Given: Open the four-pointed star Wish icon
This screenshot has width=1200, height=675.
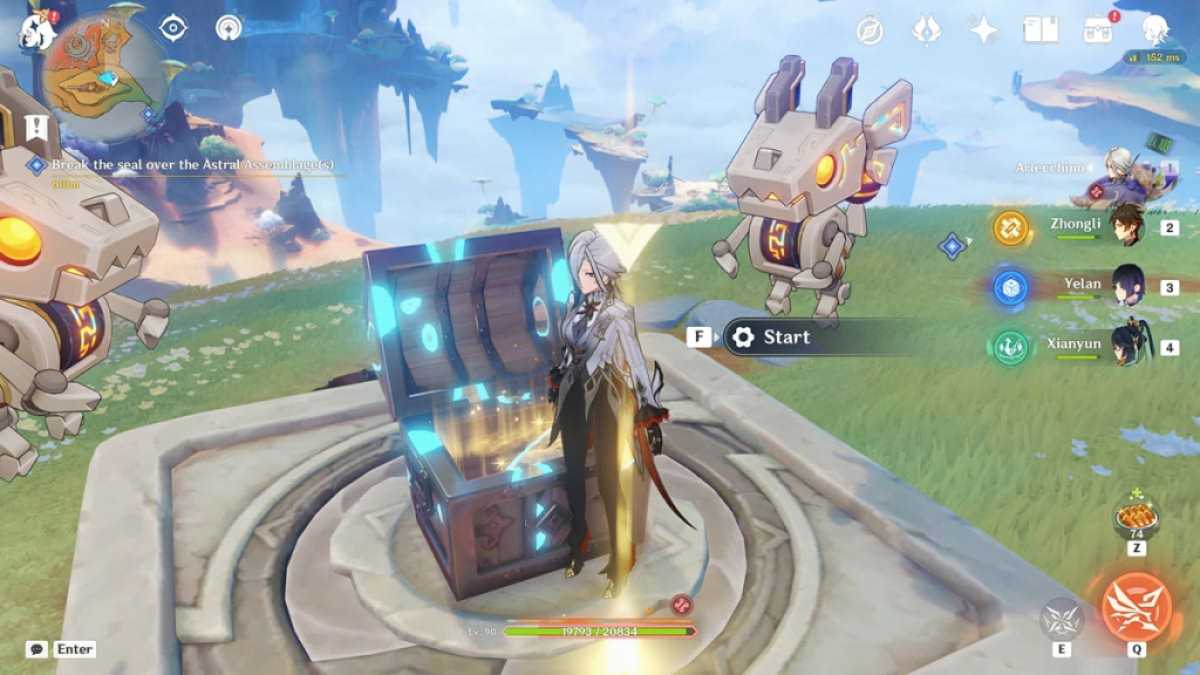Looking at the screenshot, I should pyautogui.click(x=984, y=30).
